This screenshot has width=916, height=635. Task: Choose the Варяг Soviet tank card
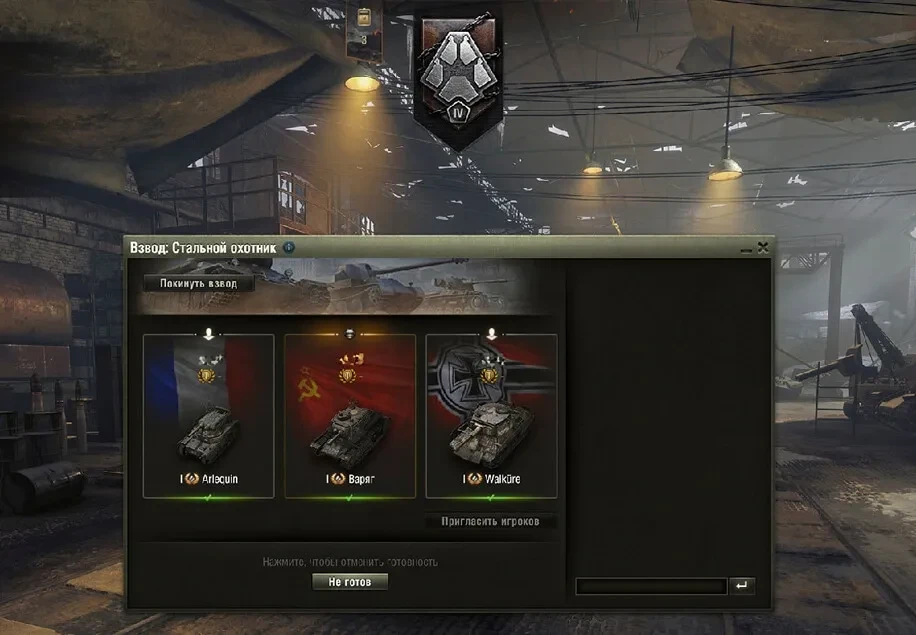point(350,415)
